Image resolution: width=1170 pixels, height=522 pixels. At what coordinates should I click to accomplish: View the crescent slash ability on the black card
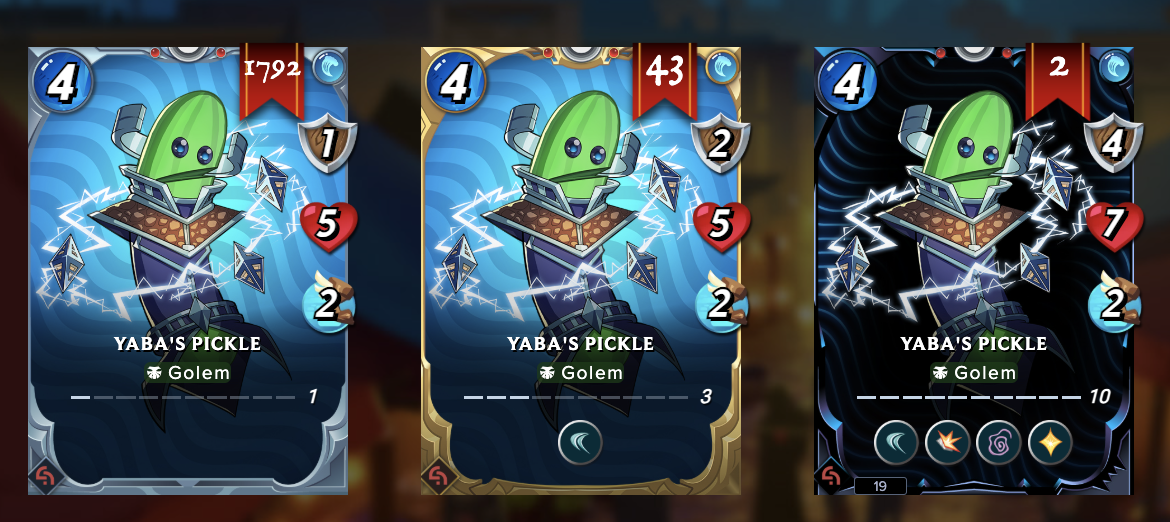click(897, 441)
